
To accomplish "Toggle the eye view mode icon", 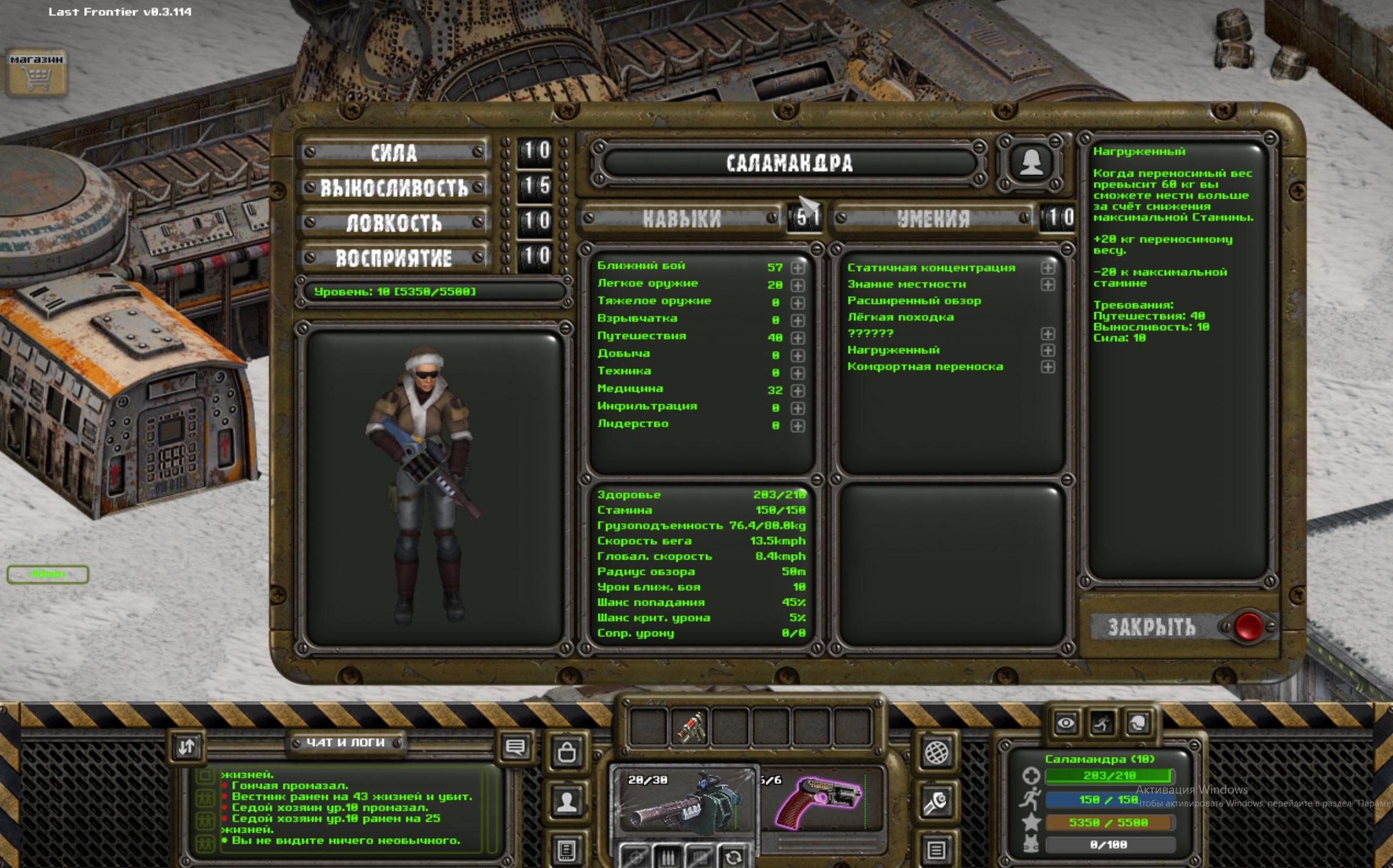I will 1065,724.
